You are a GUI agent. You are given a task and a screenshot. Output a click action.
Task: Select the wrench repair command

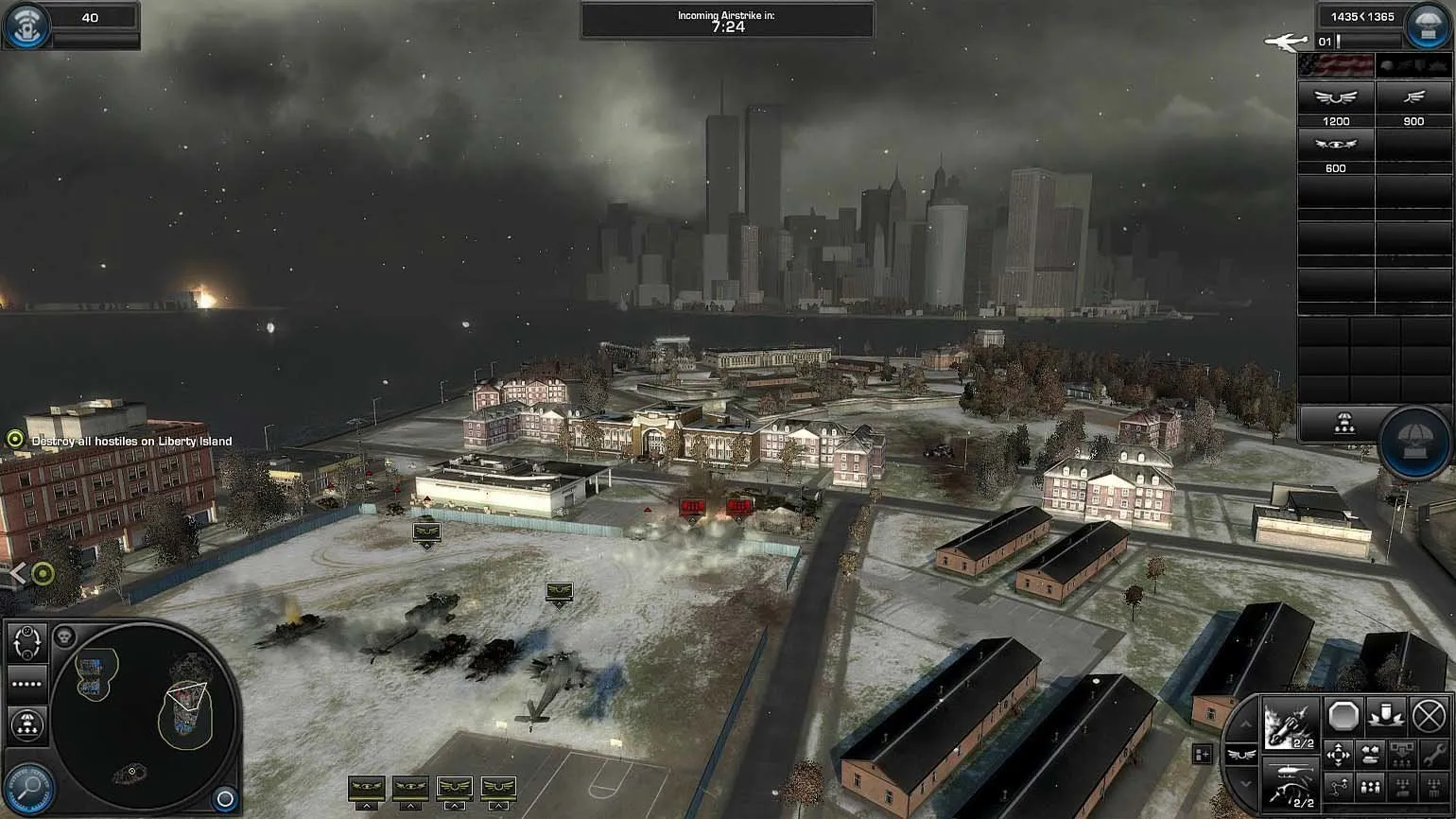point(1433,756)
